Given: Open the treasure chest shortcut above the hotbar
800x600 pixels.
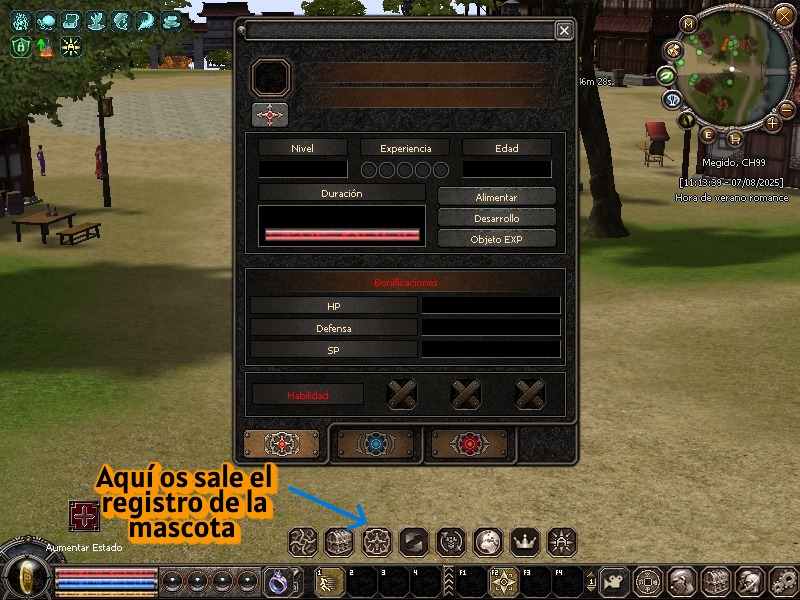Looking at the screenshot, I should 340,542.
